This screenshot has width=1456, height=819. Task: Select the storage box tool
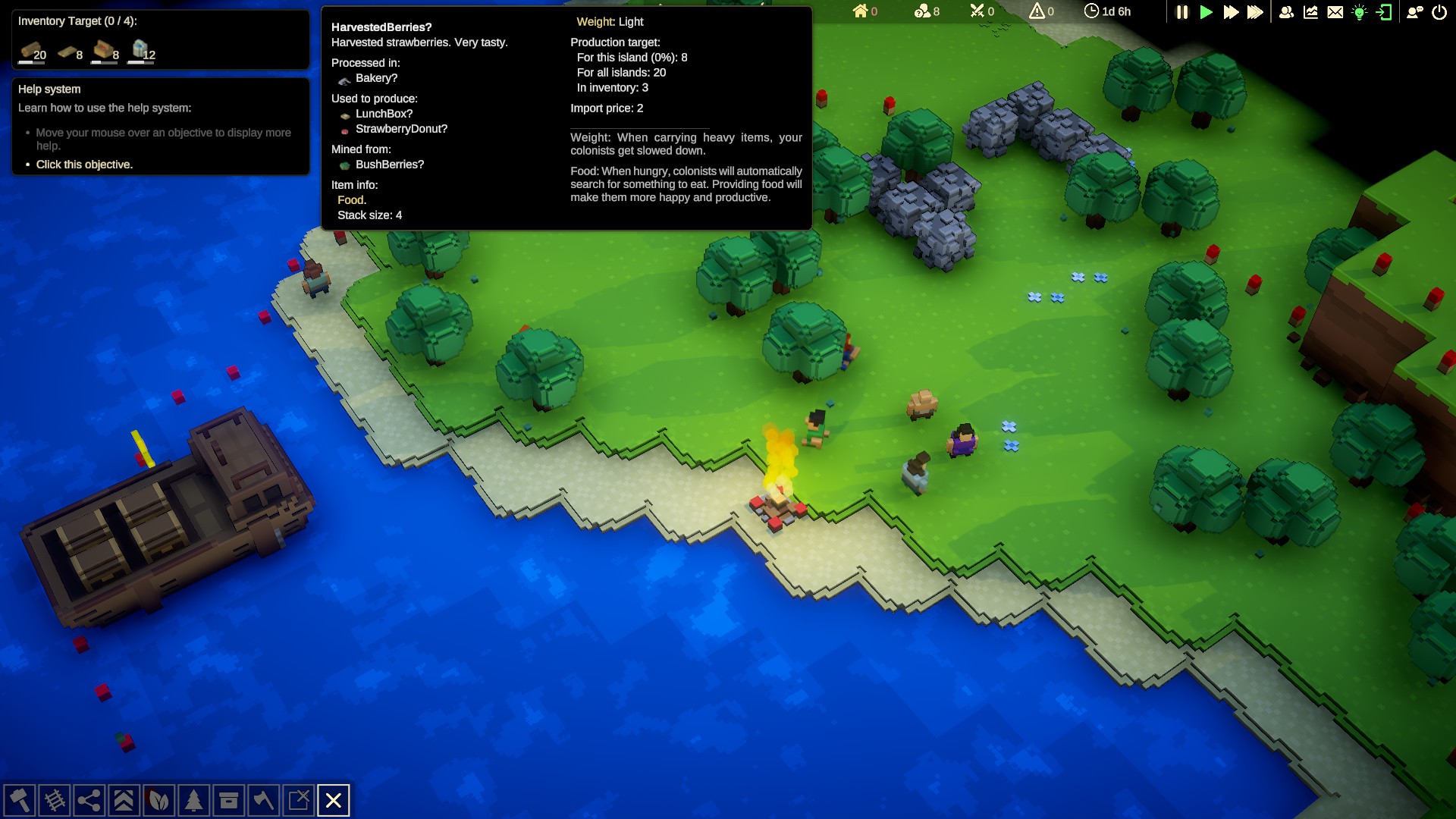[228, 800]
